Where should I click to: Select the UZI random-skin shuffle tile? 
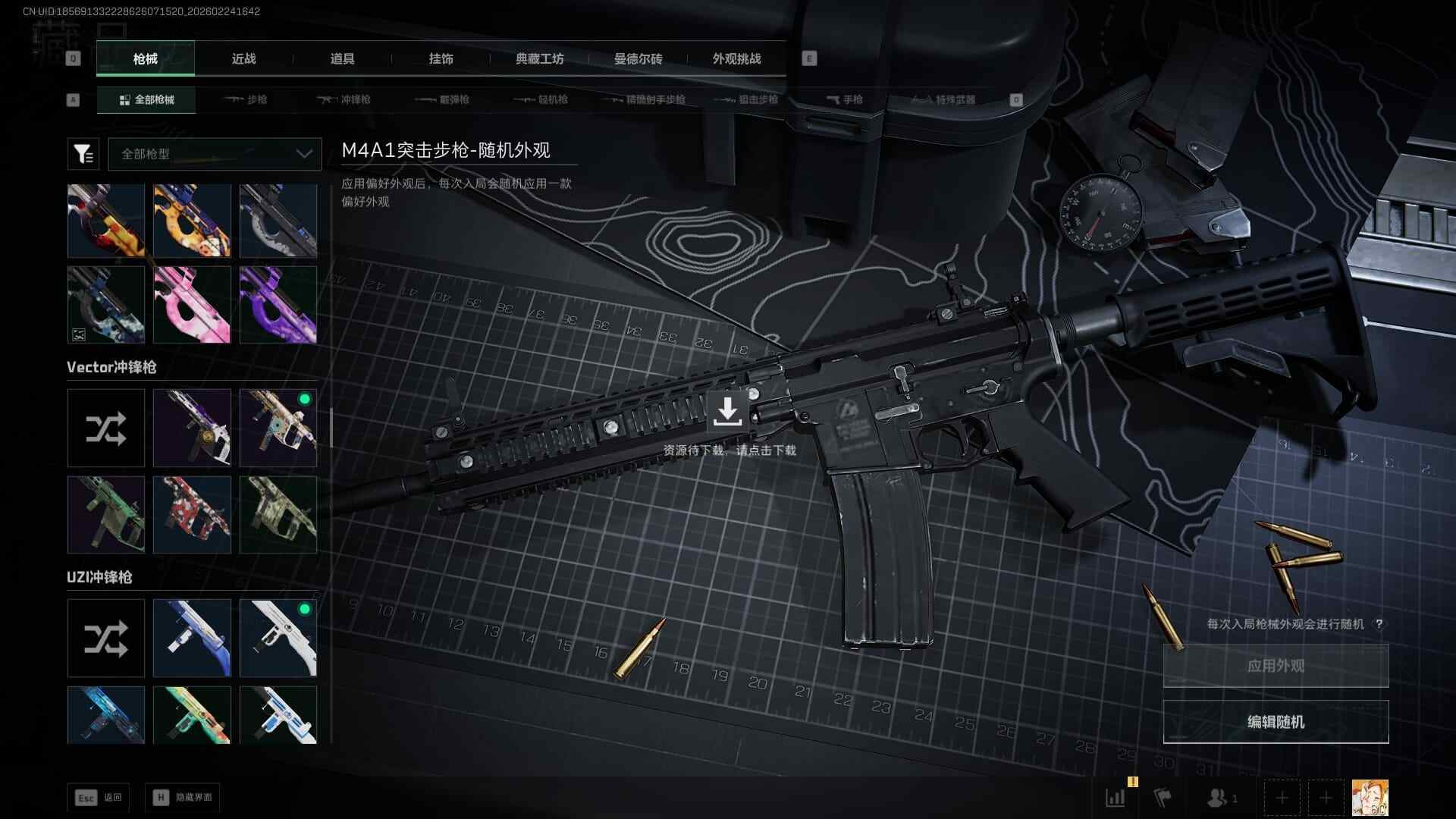[x=106, y=639]
